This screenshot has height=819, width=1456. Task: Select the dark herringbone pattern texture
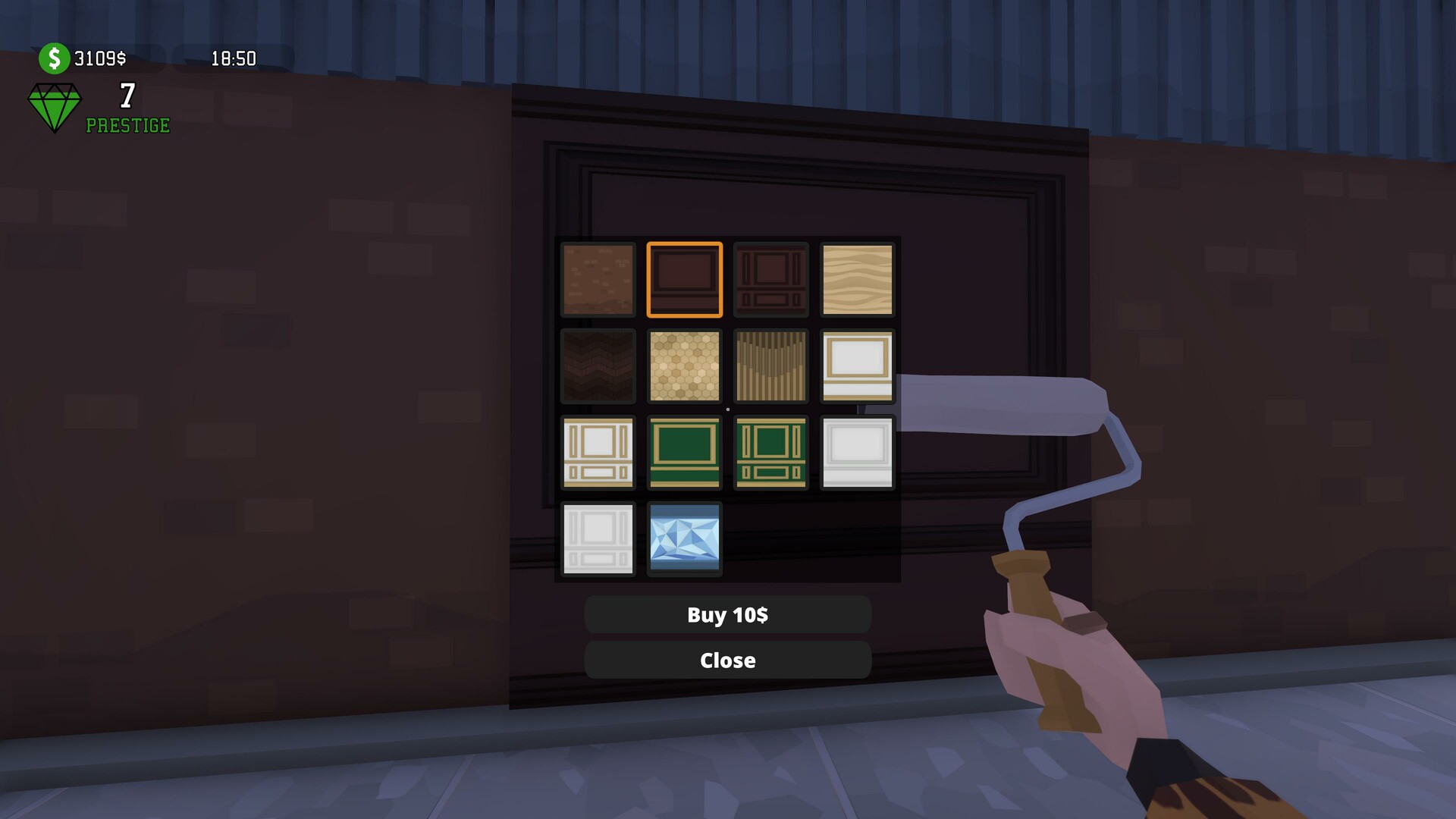[598, 366]
